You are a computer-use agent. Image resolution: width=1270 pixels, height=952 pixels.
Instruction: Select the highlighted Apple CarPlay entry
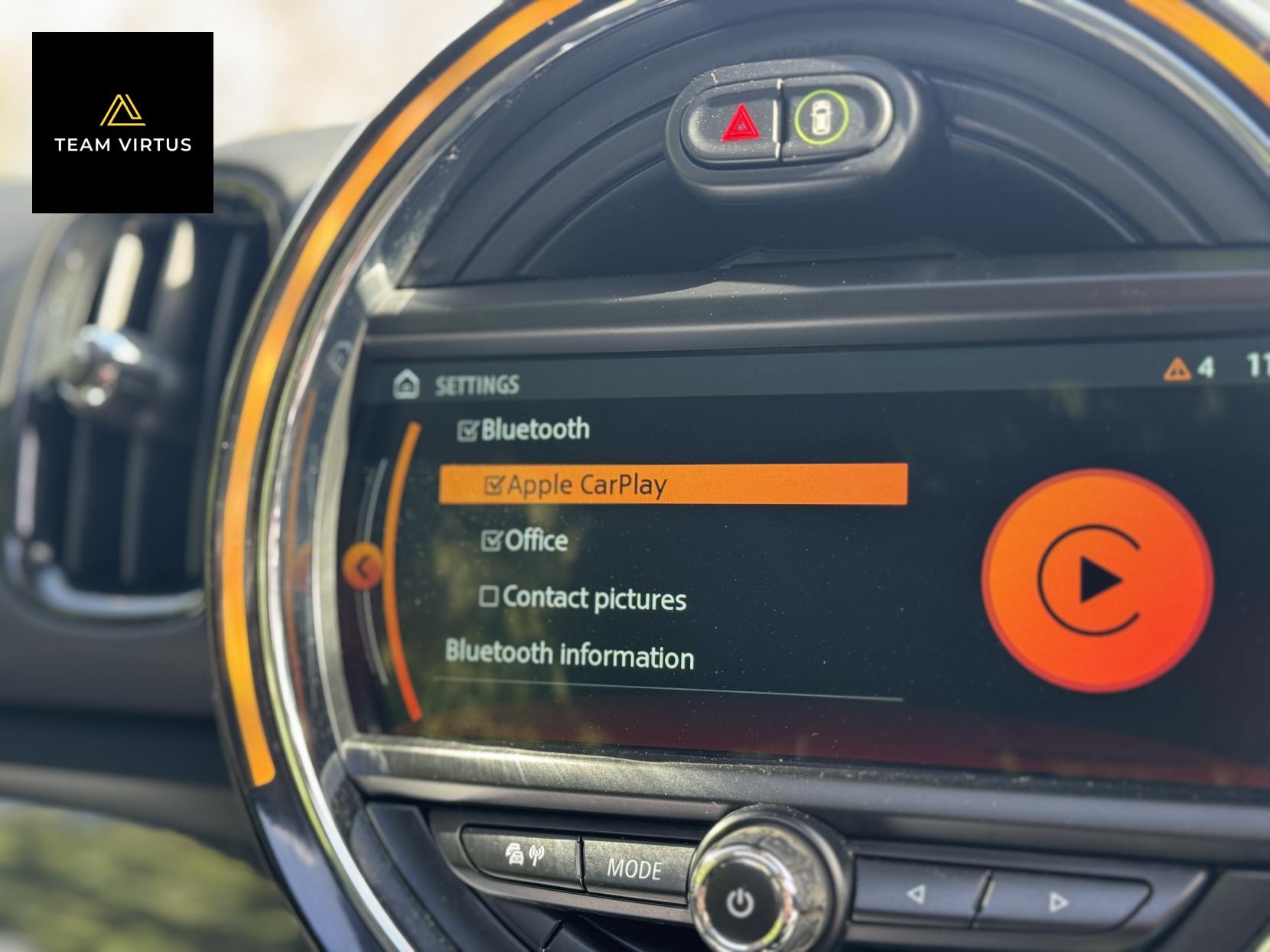coord(672,485)
